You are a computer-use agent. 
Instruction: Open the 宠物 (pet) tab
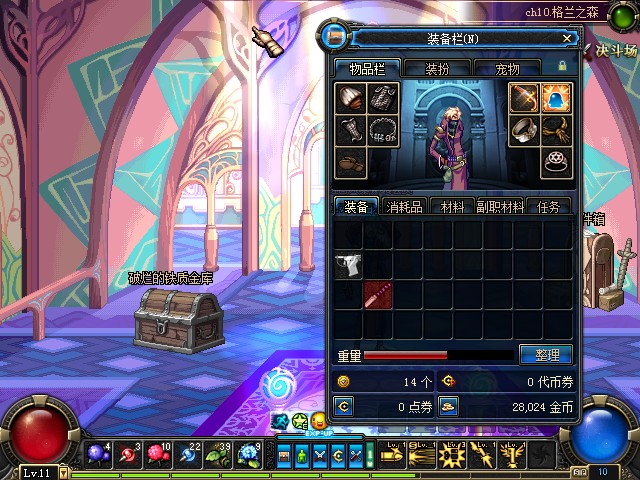click(507, 69)
